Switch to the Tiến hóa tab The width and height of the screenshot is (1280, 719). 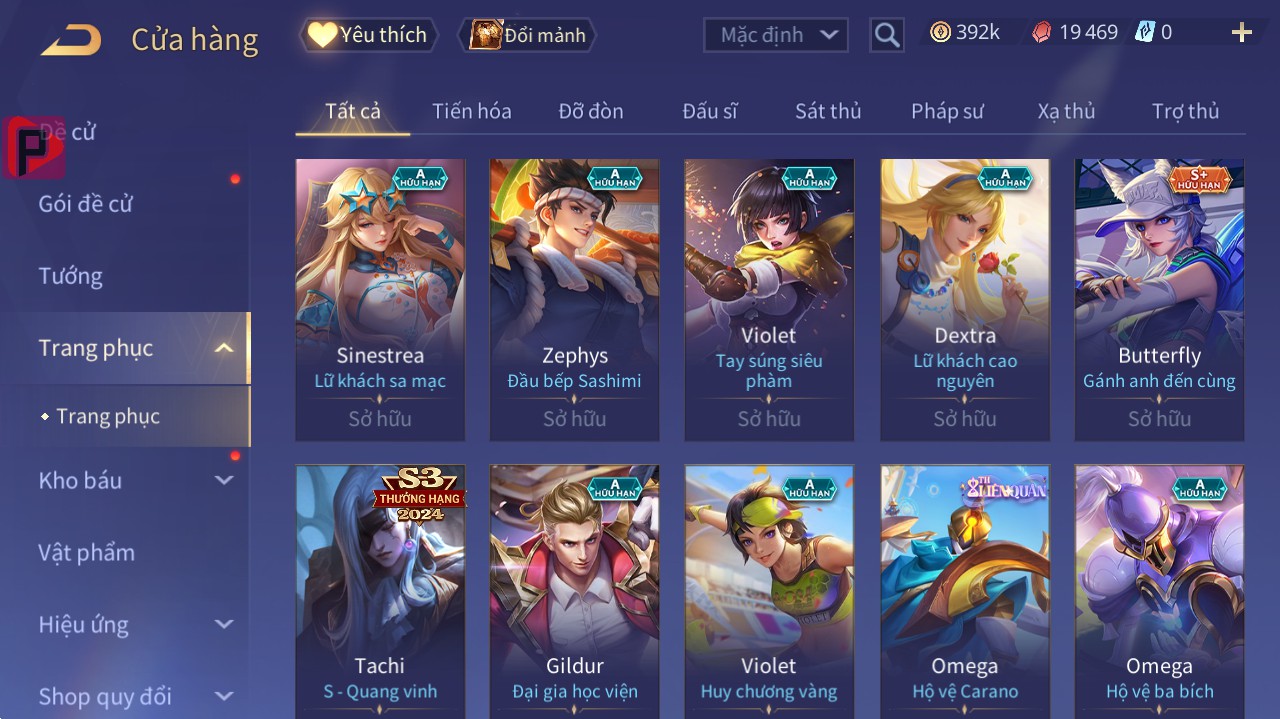coord(471,111)
